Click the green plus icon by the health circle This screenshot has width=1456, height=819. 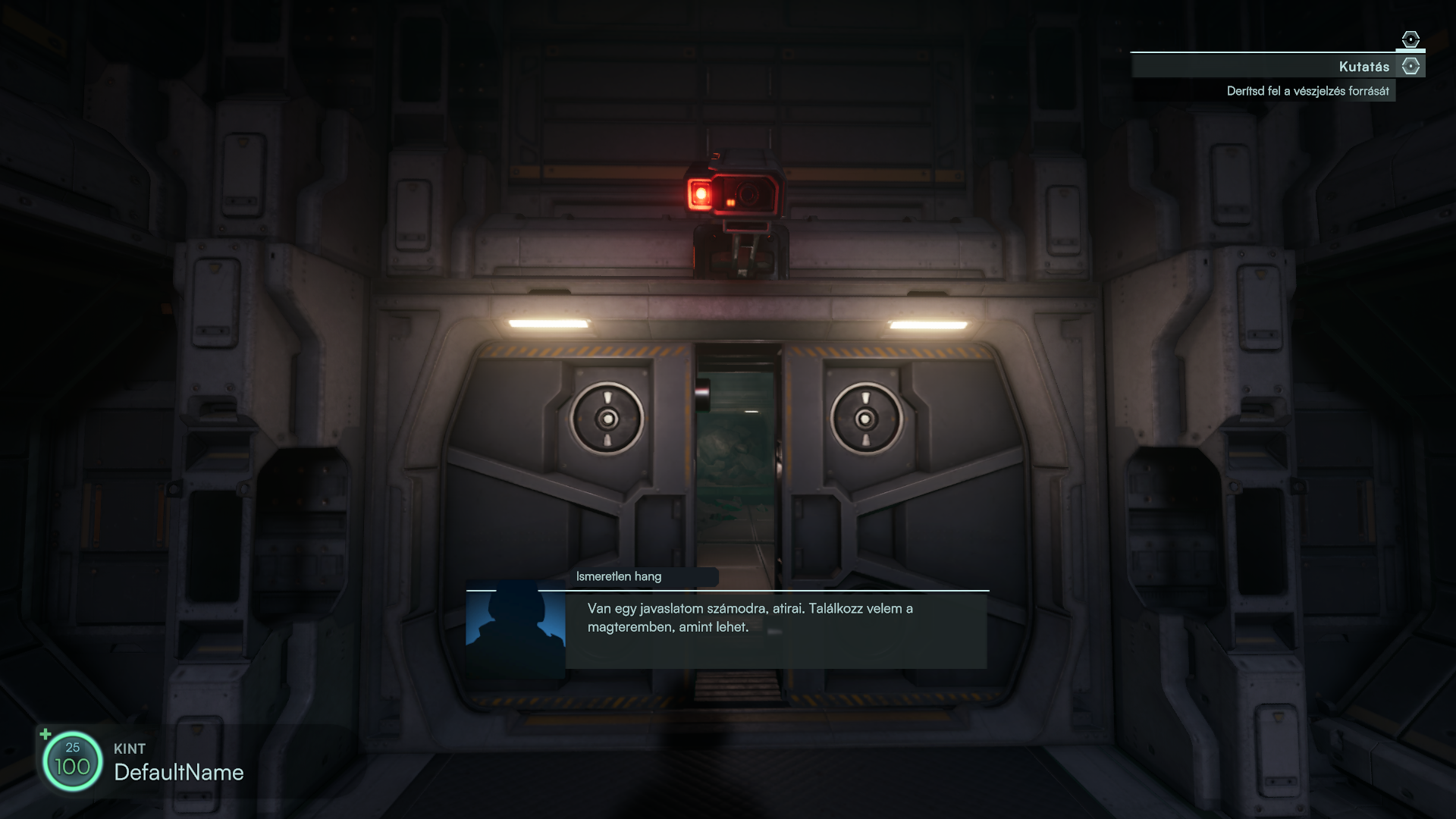45,734
